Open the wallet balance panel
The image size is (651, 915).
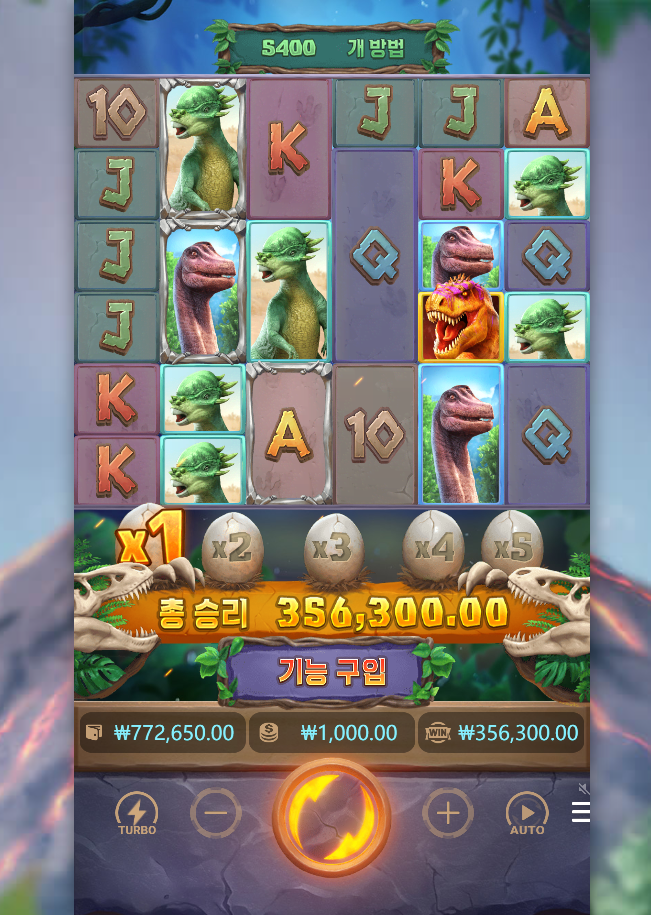[x=161, y=733]
